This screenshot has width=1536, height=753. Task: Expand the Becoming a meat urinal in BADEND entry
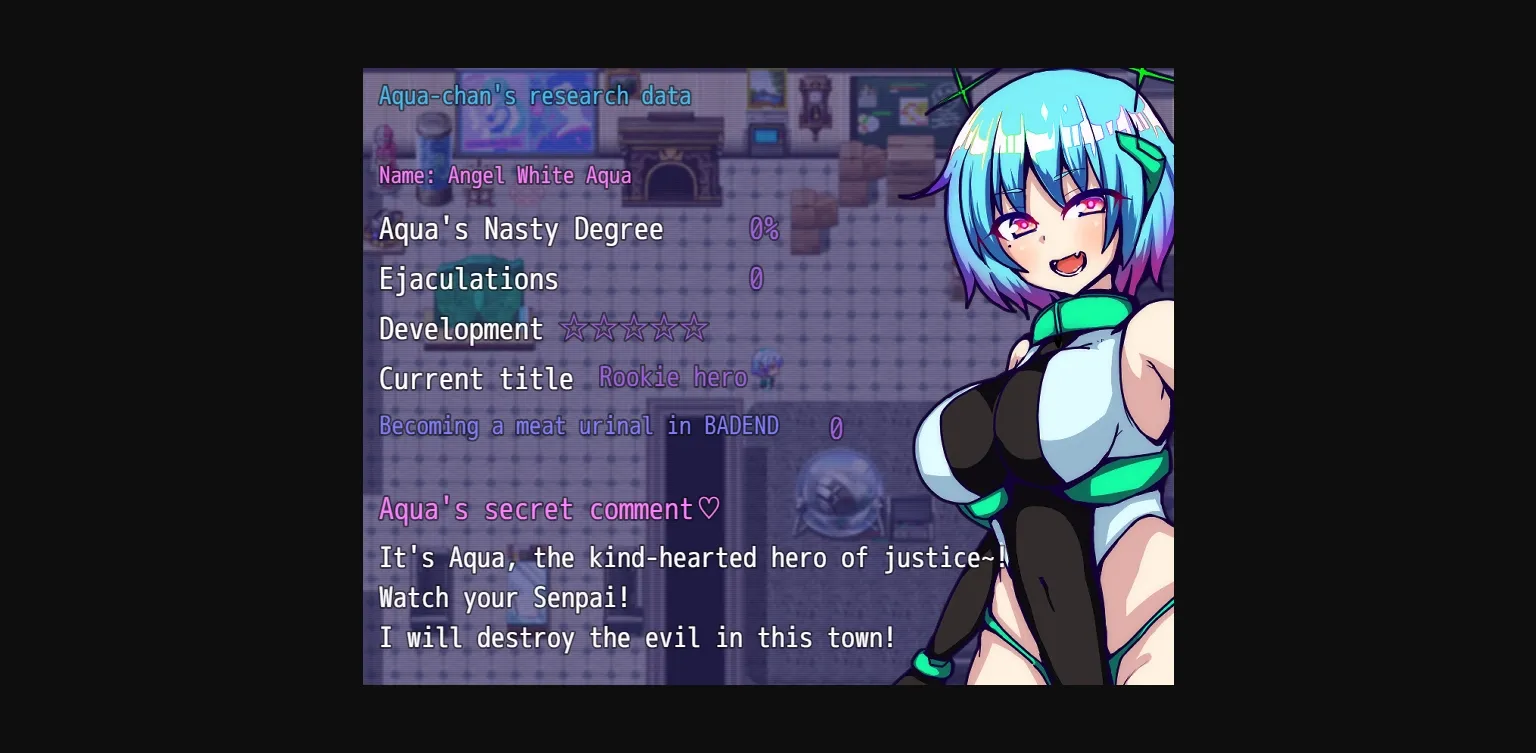pos(578,426)
